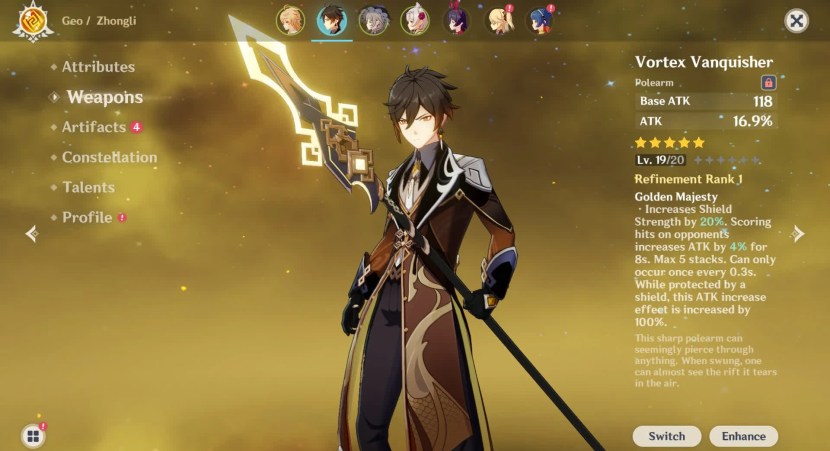Screen dimensions: 830x451
Task: Toggle the weapon lock icon
Action: [768, 83]
